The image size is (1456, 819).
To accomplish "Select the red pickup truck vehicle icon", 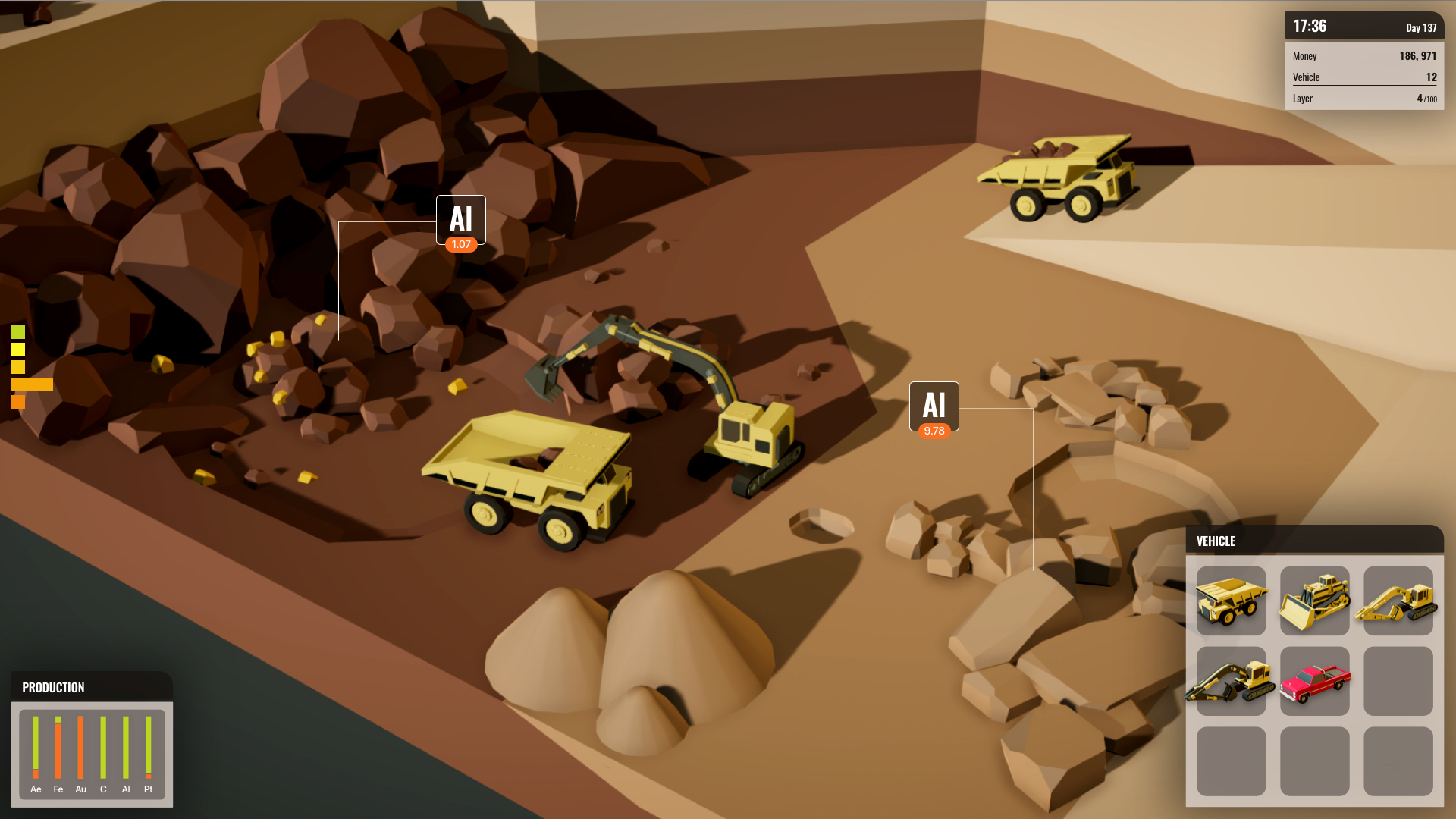I will [x=1315, y=681].
